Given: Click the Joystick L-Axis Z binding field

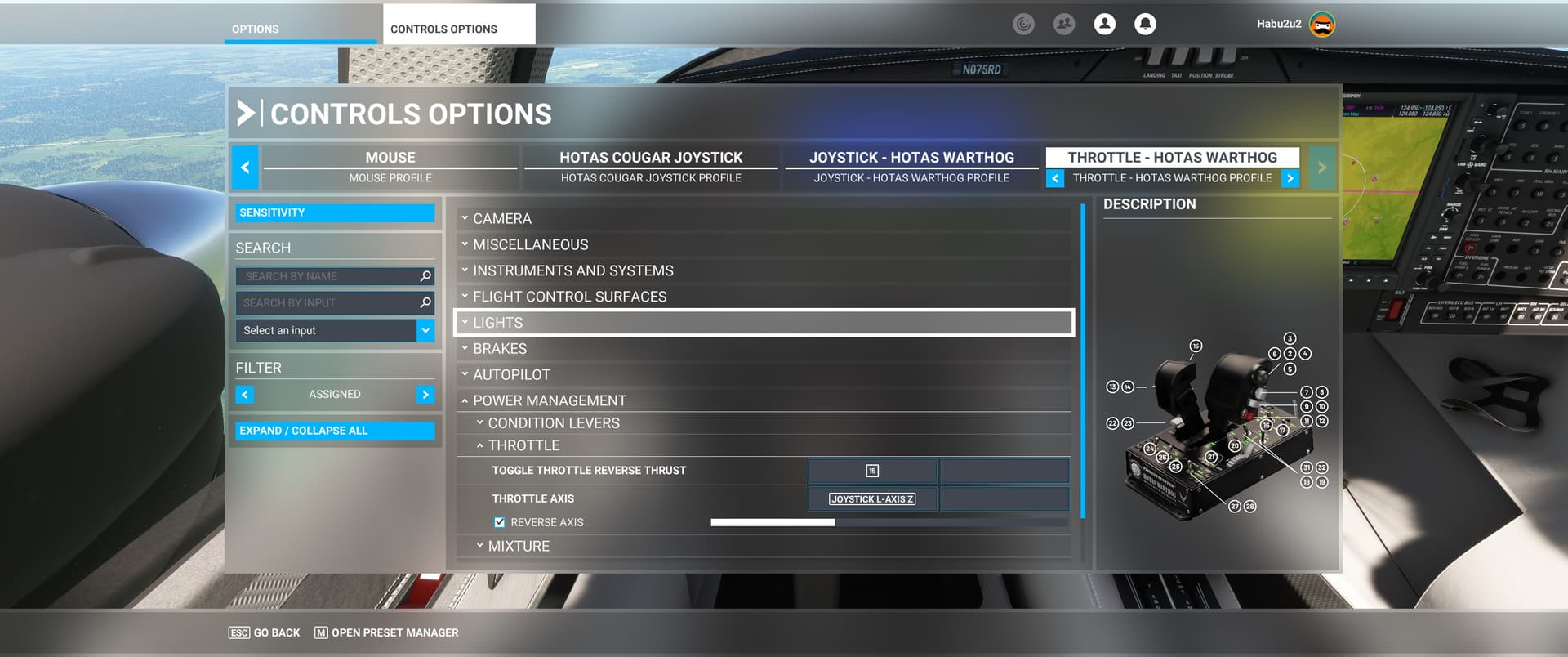Looking at the screenshot, I should point(871,498).
